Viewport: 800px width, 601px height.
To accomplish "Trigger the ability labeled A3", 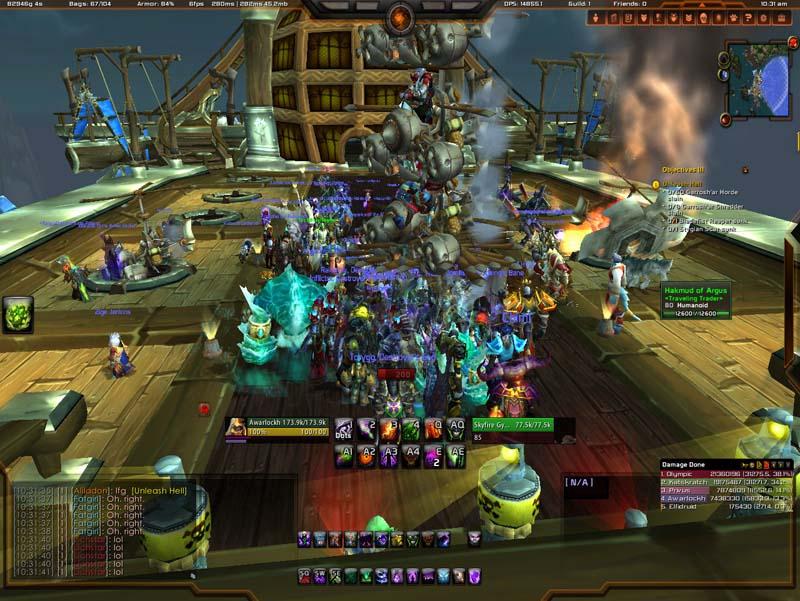I will pyautogui.click(x=390, y=456).
